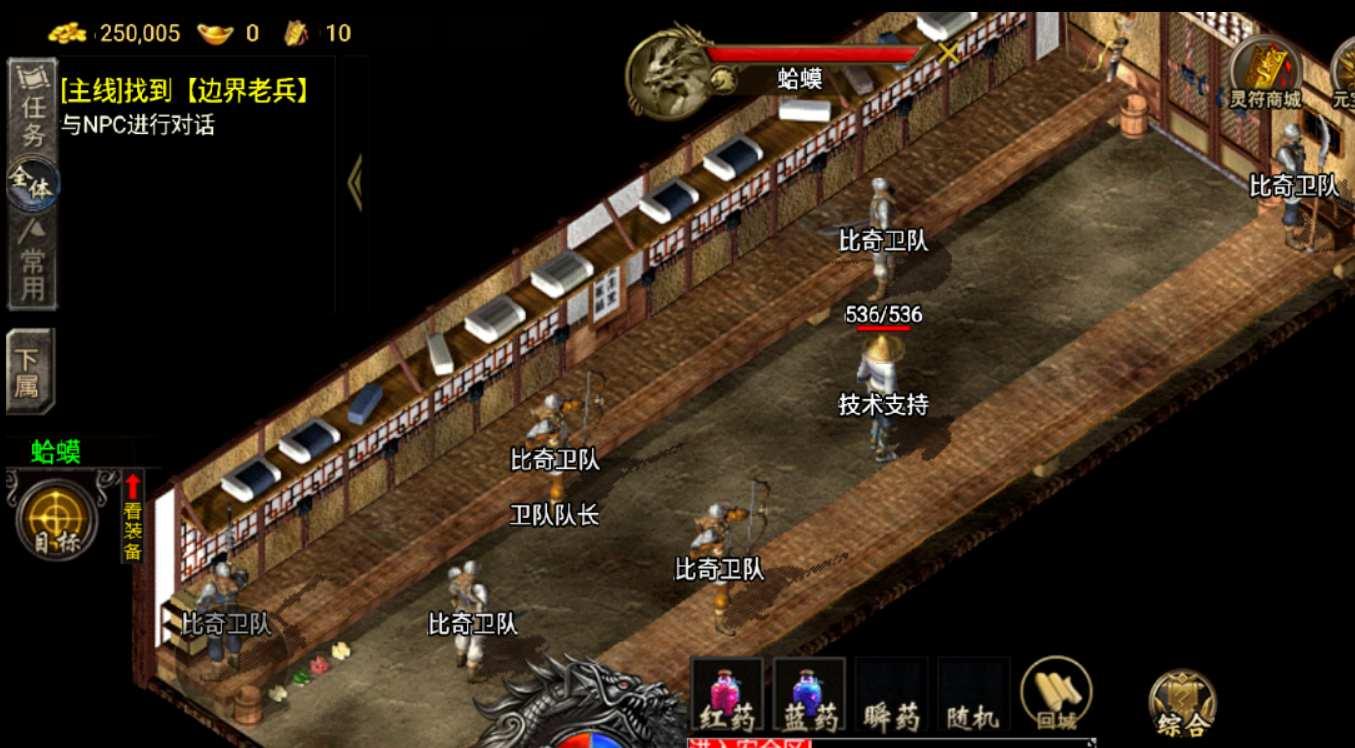The height and width of the screenshot is (748, 1355).
Task: Open the 灵符商城 shop
Action: (x=1265, y=72)
